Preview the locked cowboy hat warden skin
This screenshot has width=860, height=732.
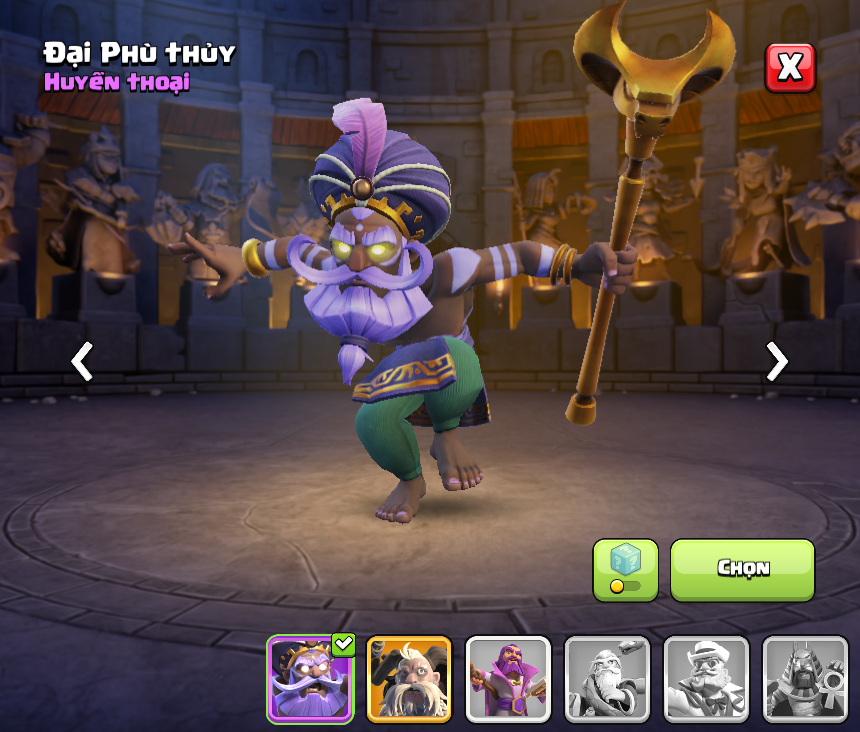(x=706, y=679)
